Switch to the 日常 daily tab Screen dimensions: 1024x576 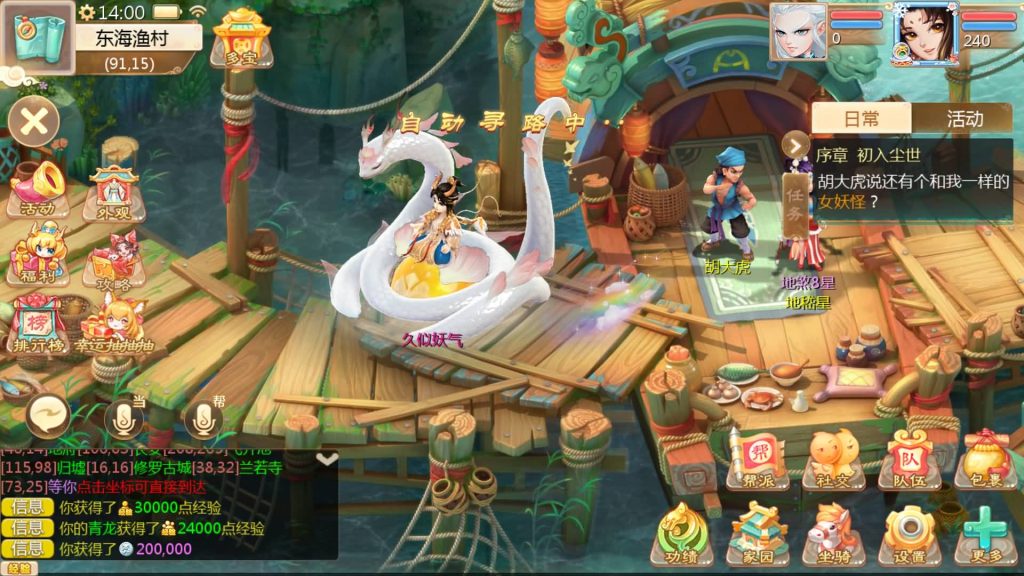(861, 119)
